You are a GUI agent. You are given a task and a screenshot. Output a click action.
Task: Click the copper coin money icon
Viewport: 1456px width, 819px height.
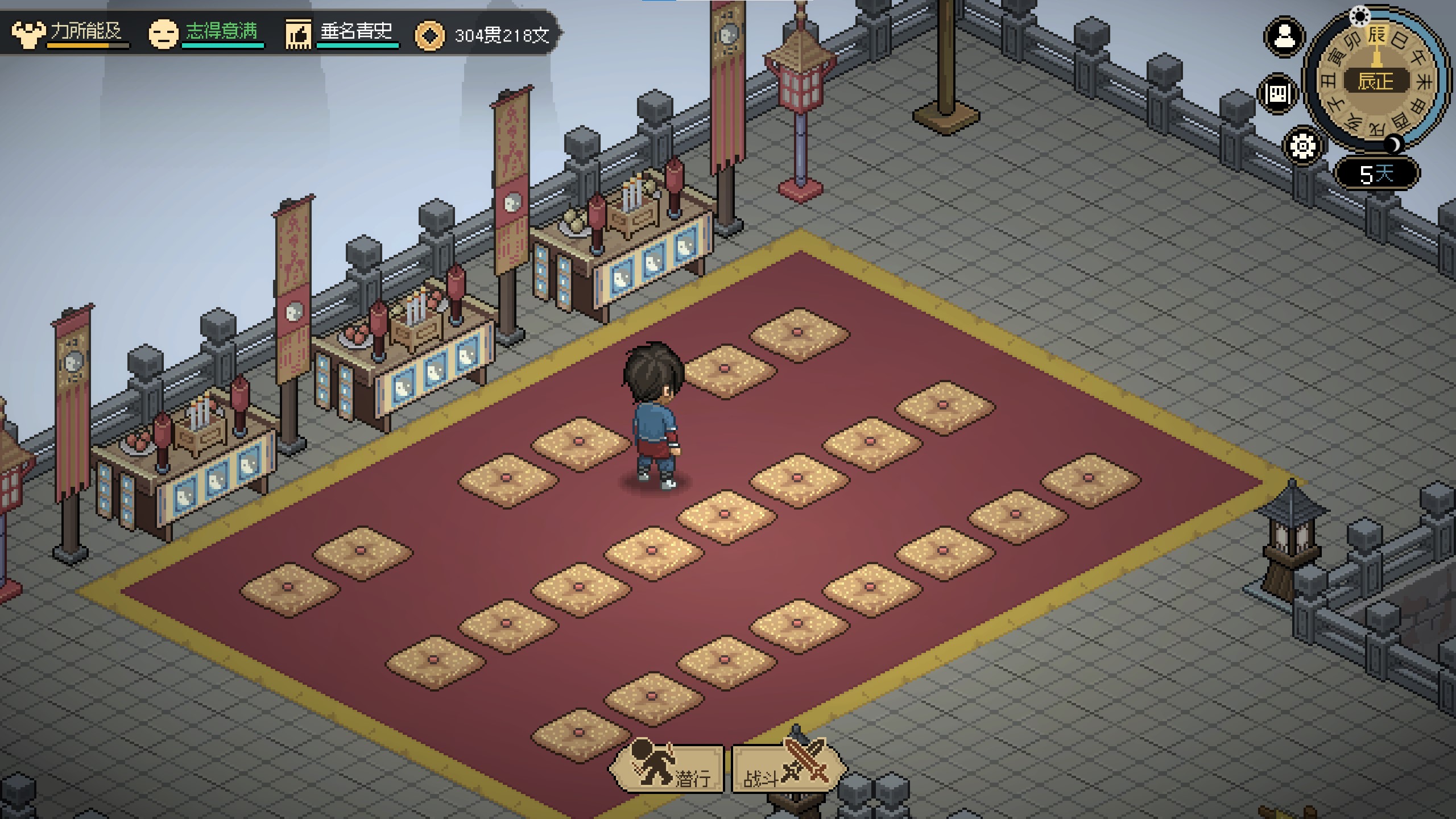430,36
